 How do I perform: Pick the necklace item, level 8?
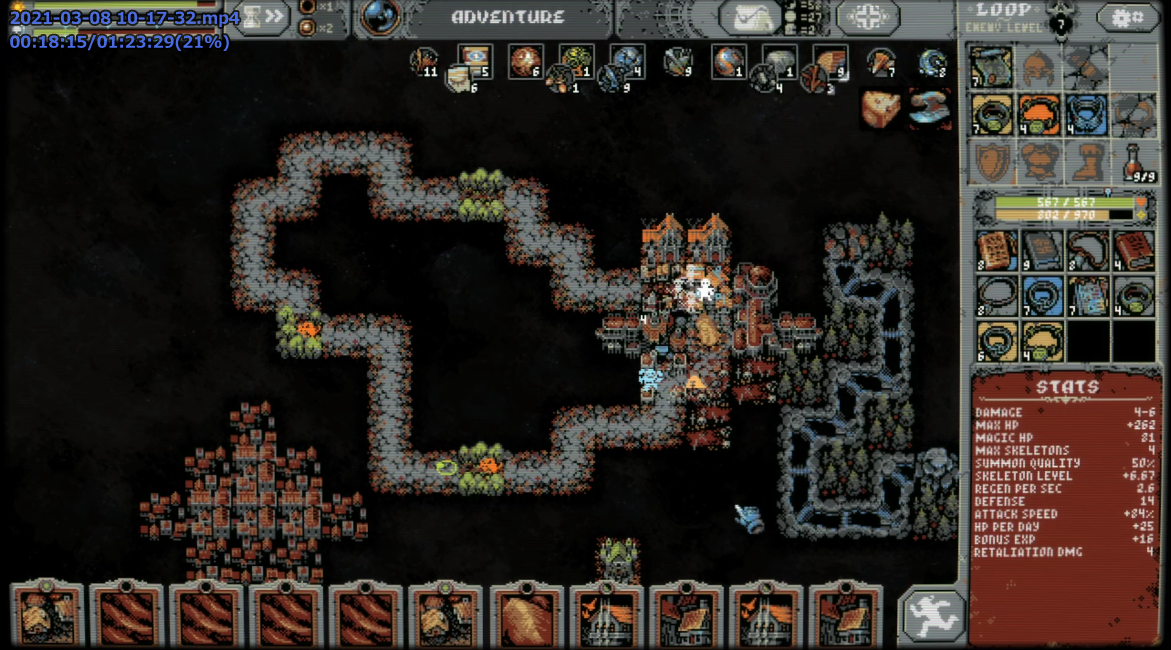click(x=1087, y=250)
